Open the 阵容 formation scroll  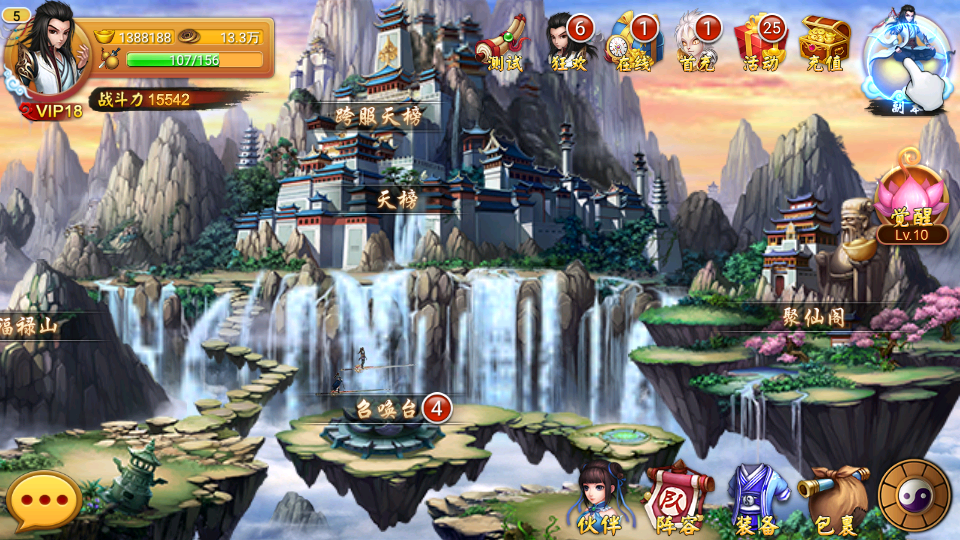pyautogui.click(x=678, y=498)
